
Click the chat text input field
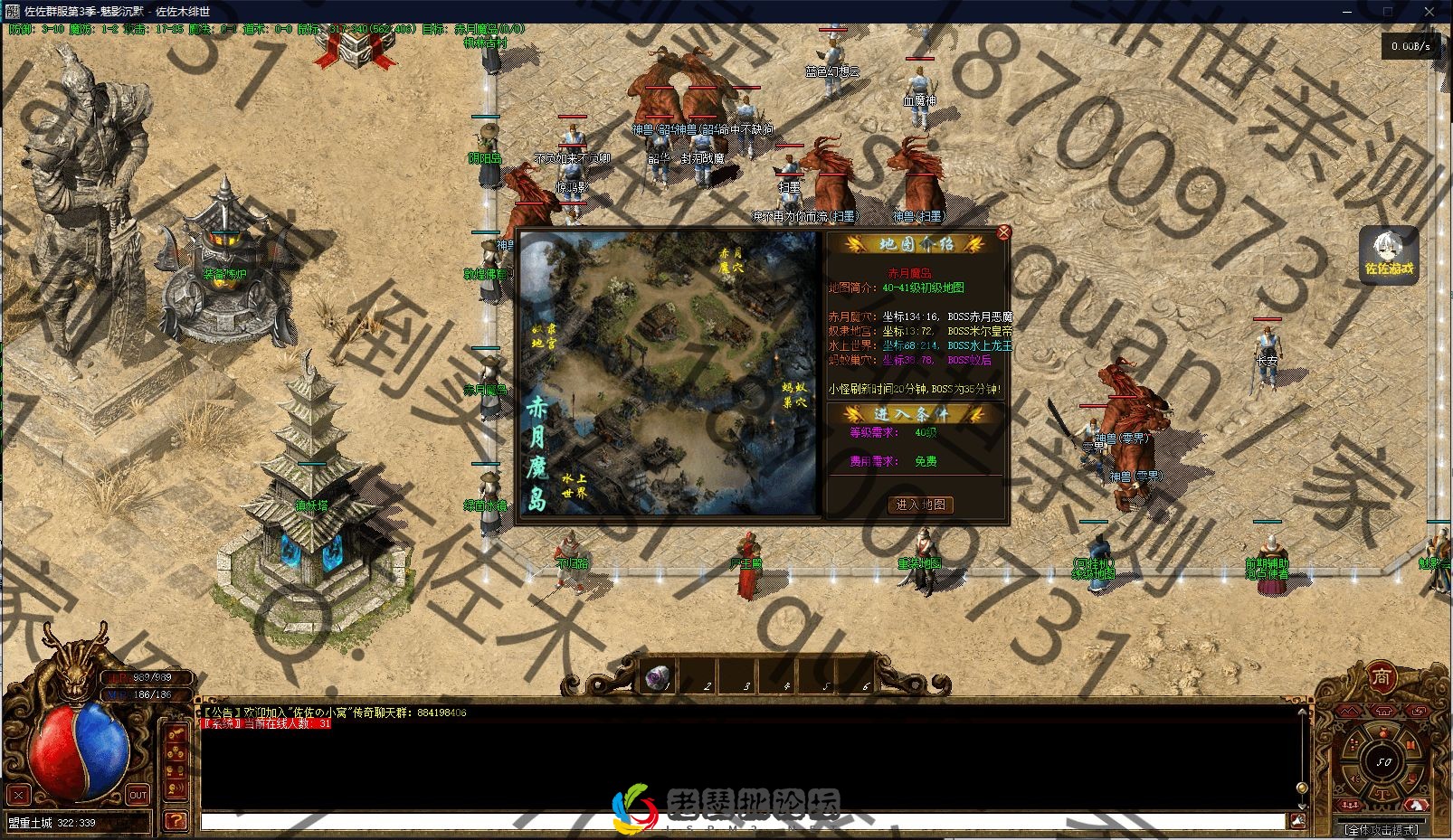(742, 821)
